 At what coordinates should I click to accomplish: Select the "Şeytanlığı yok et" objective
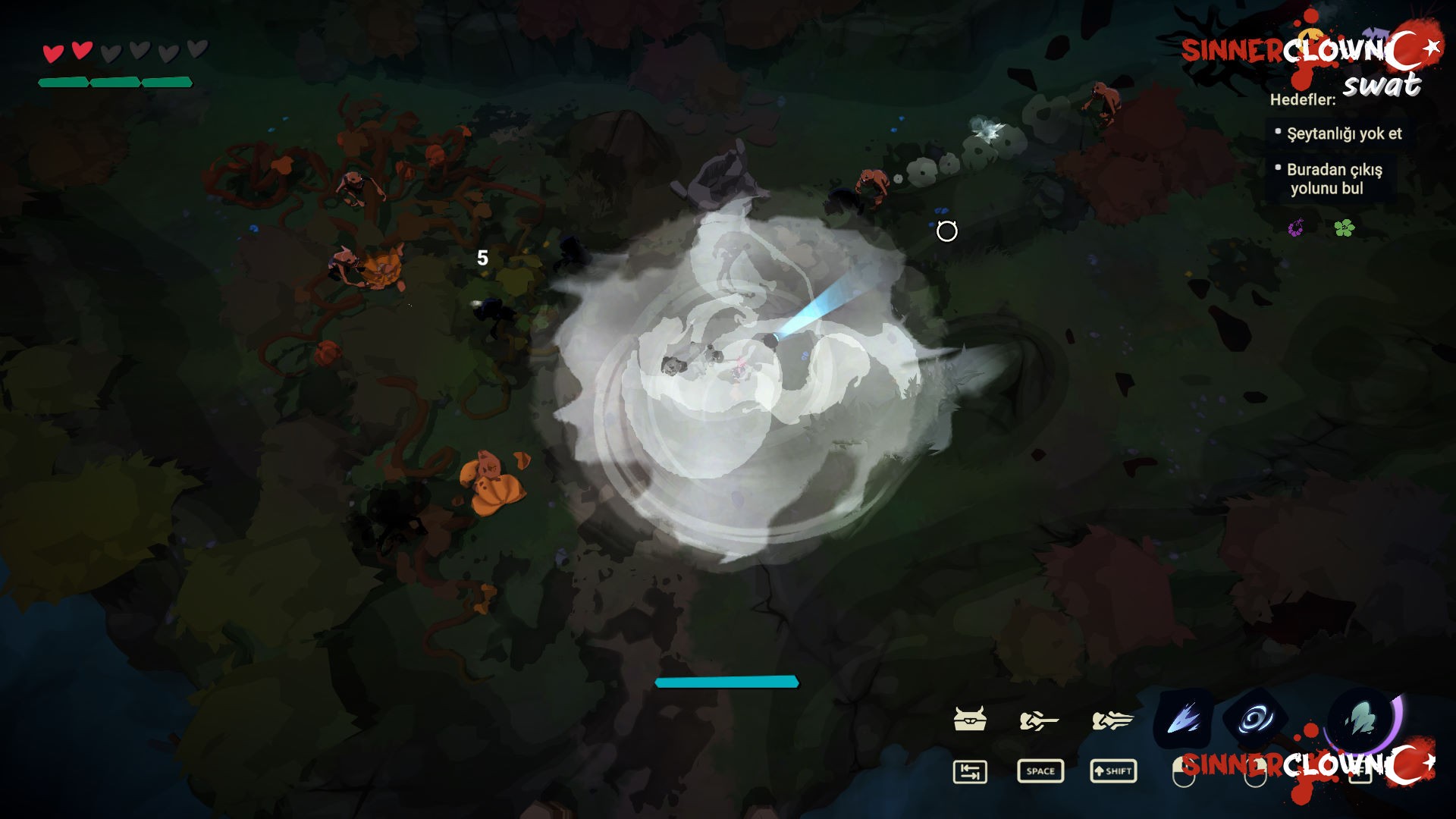(1344, 133)
